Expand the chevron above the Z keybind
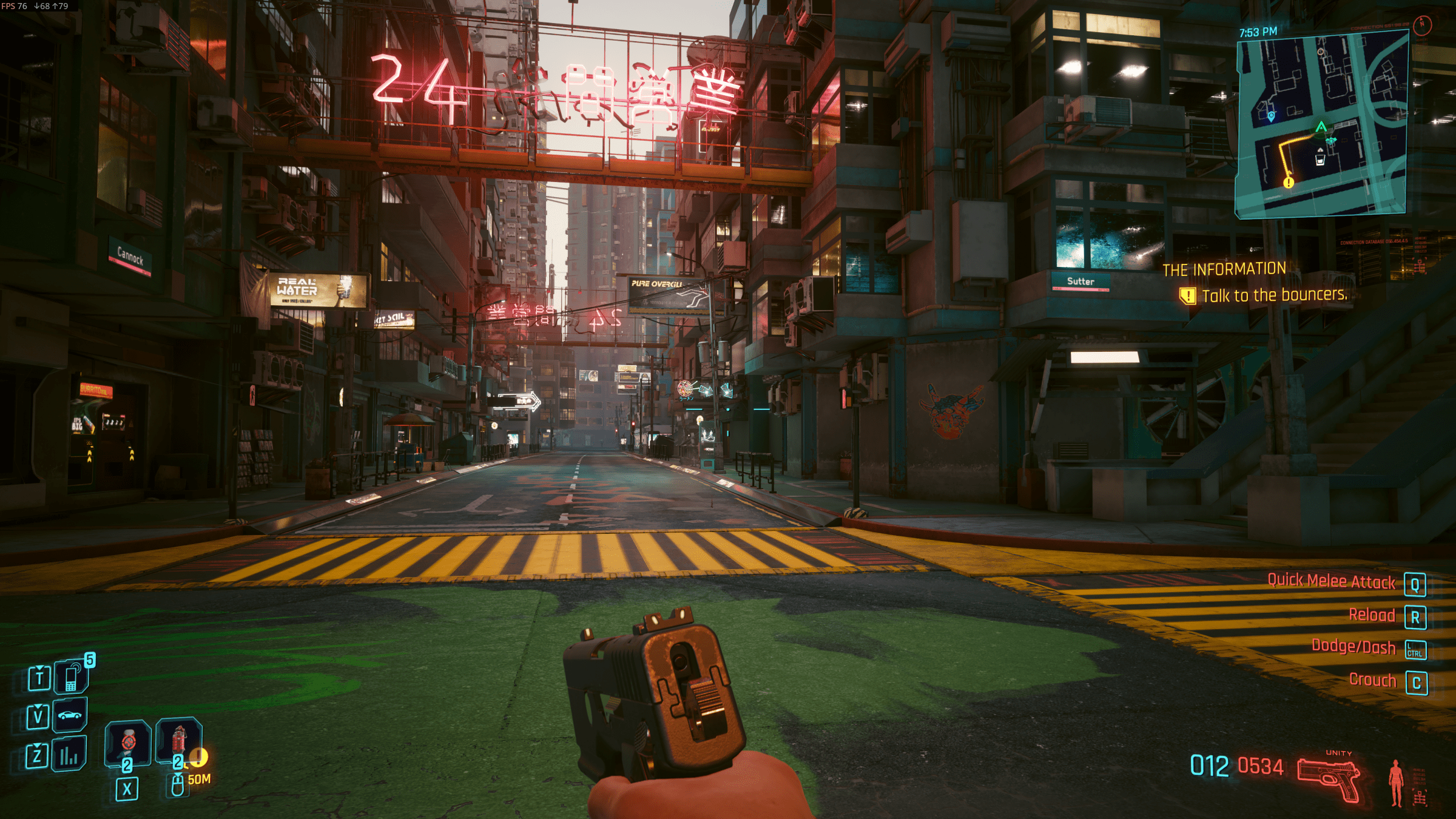The image size is (1456, 819). tap(37, 746)
